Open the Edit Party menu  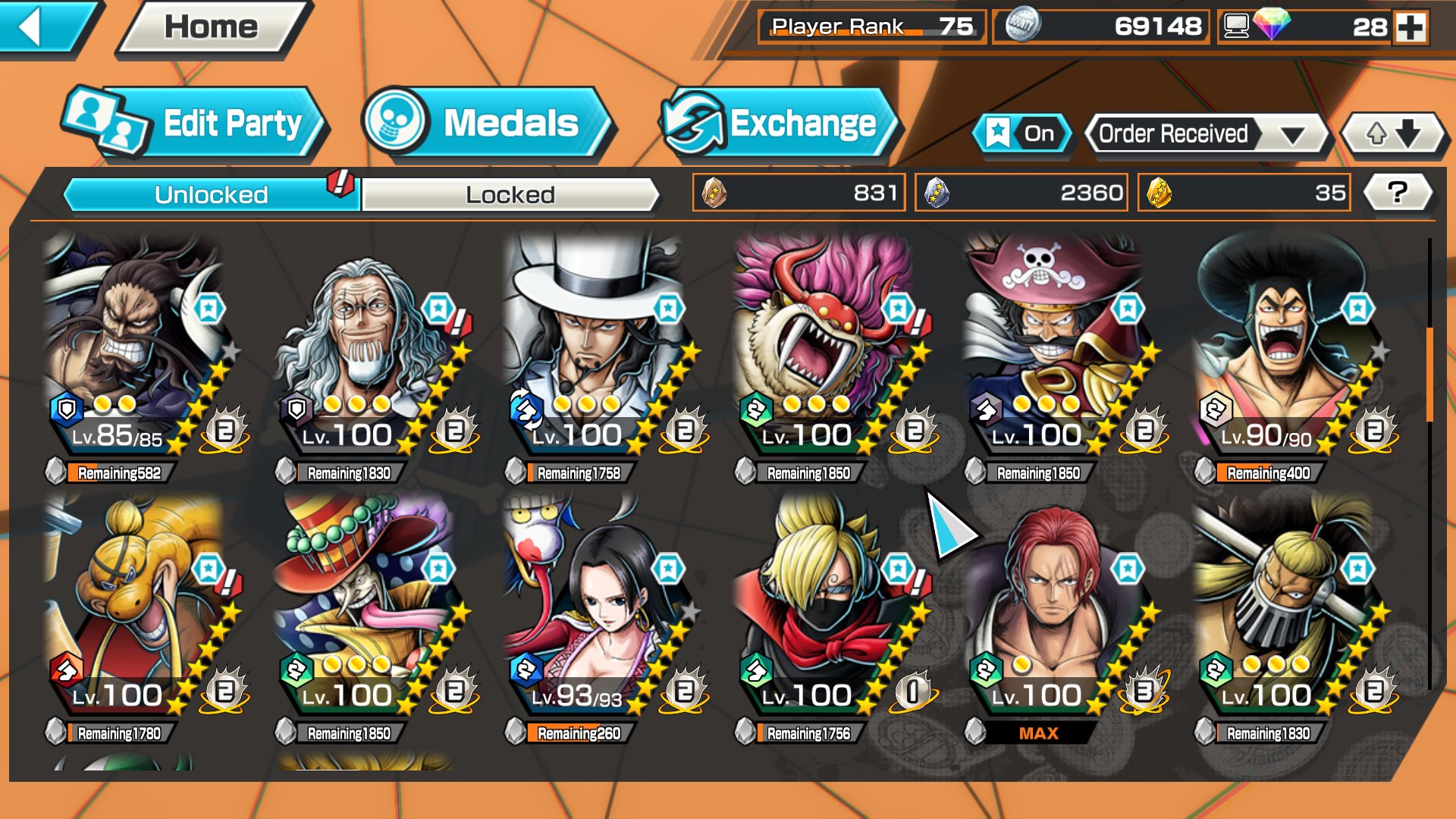point(194,124)
